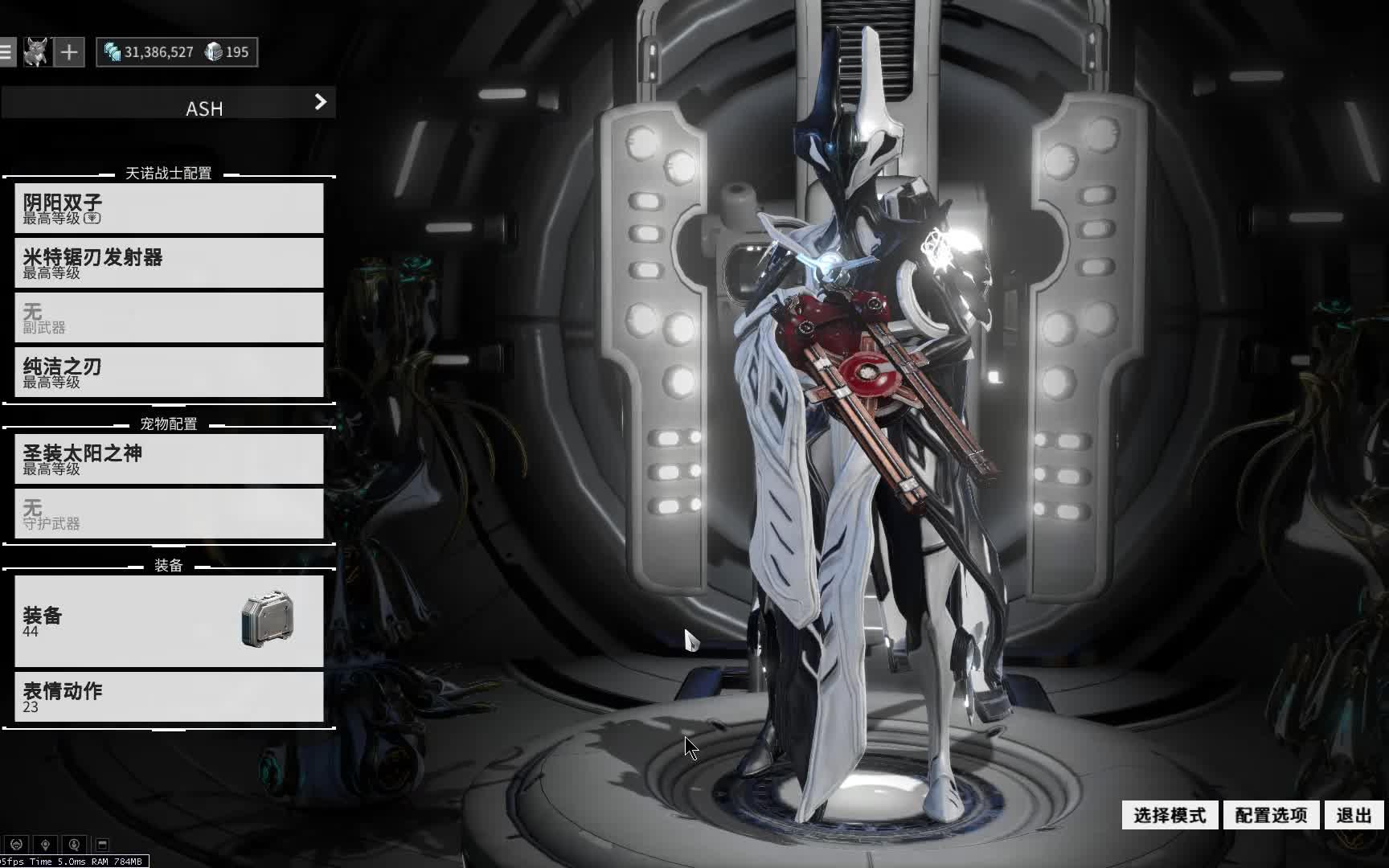Screen dimensions: 1389x868
Task: Exit the arsenal with 退出
Action: [x=1354, y=815]
